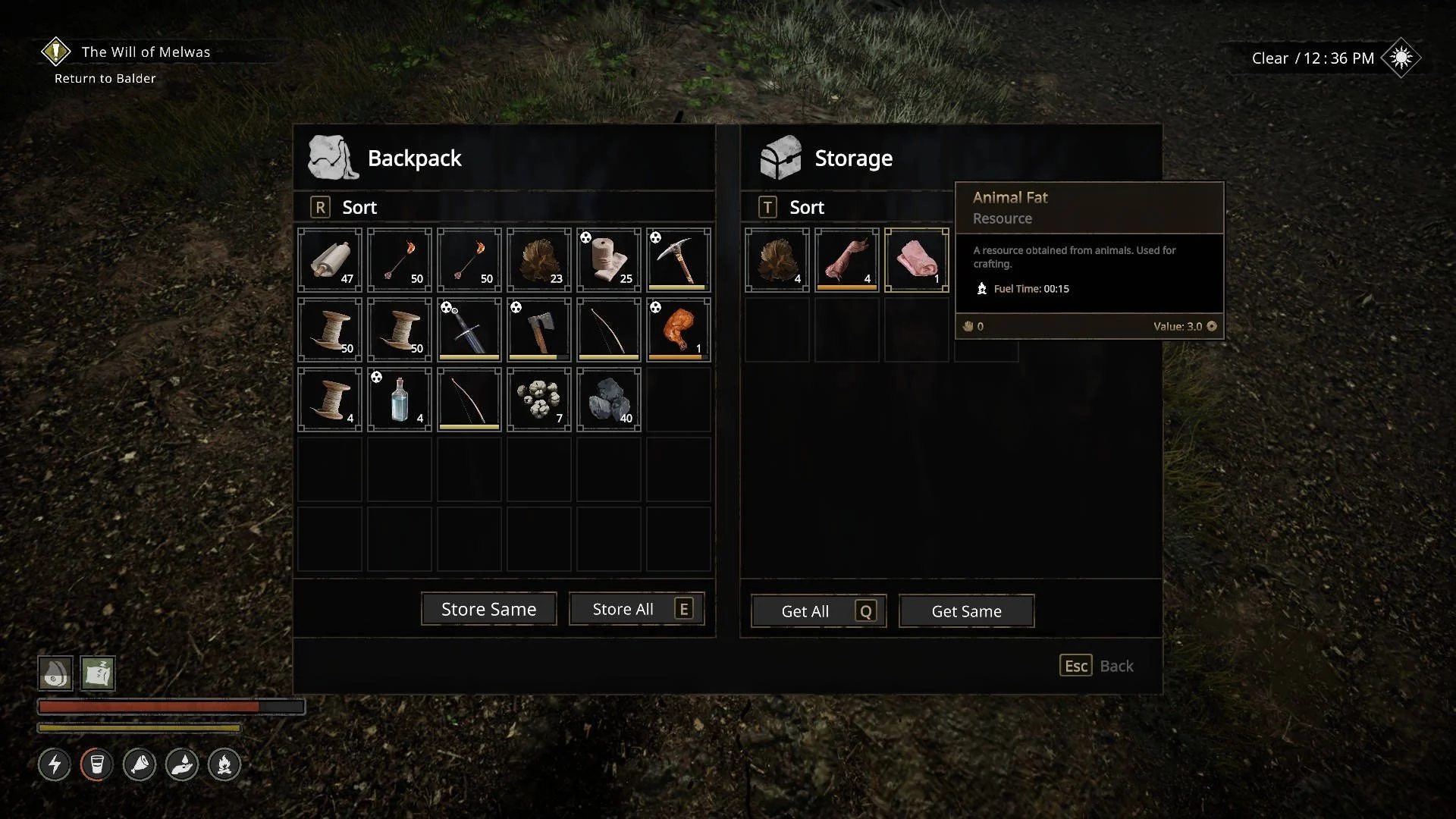The image size is (1456, 819).
Task: Click the Get Same button
Action: pos(966,611)
